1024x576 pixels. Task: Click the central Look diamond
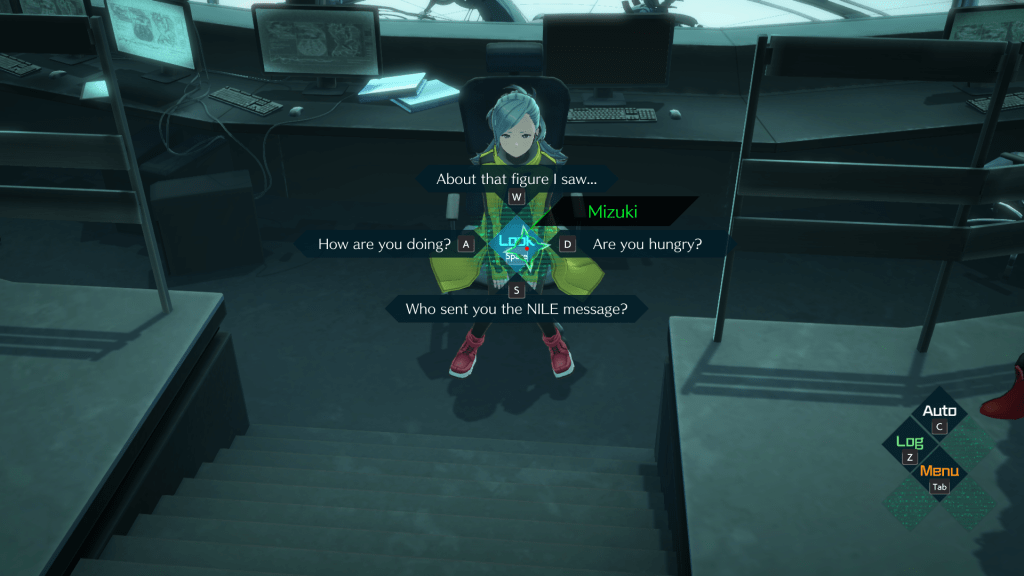coord(516,244)
